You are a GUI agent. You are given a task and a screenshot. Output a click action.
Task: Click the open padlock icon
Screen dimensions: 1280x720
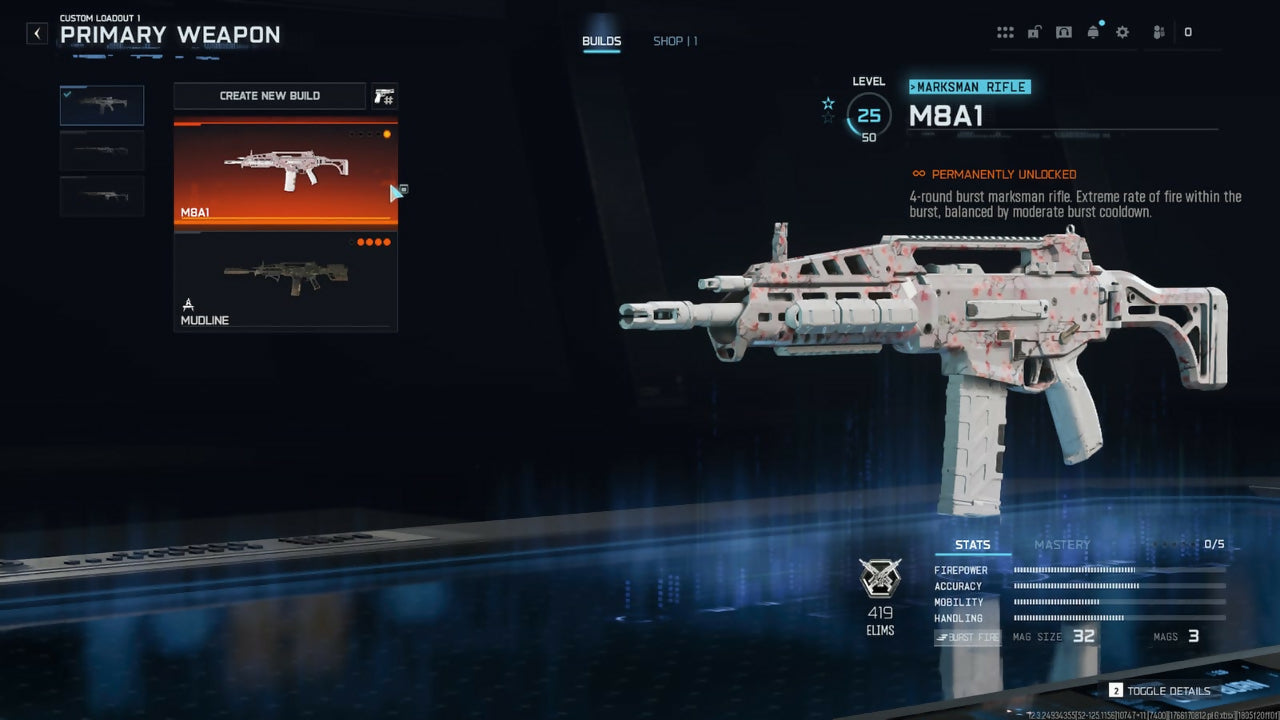pyautogui.click(x=1034, y=33)
